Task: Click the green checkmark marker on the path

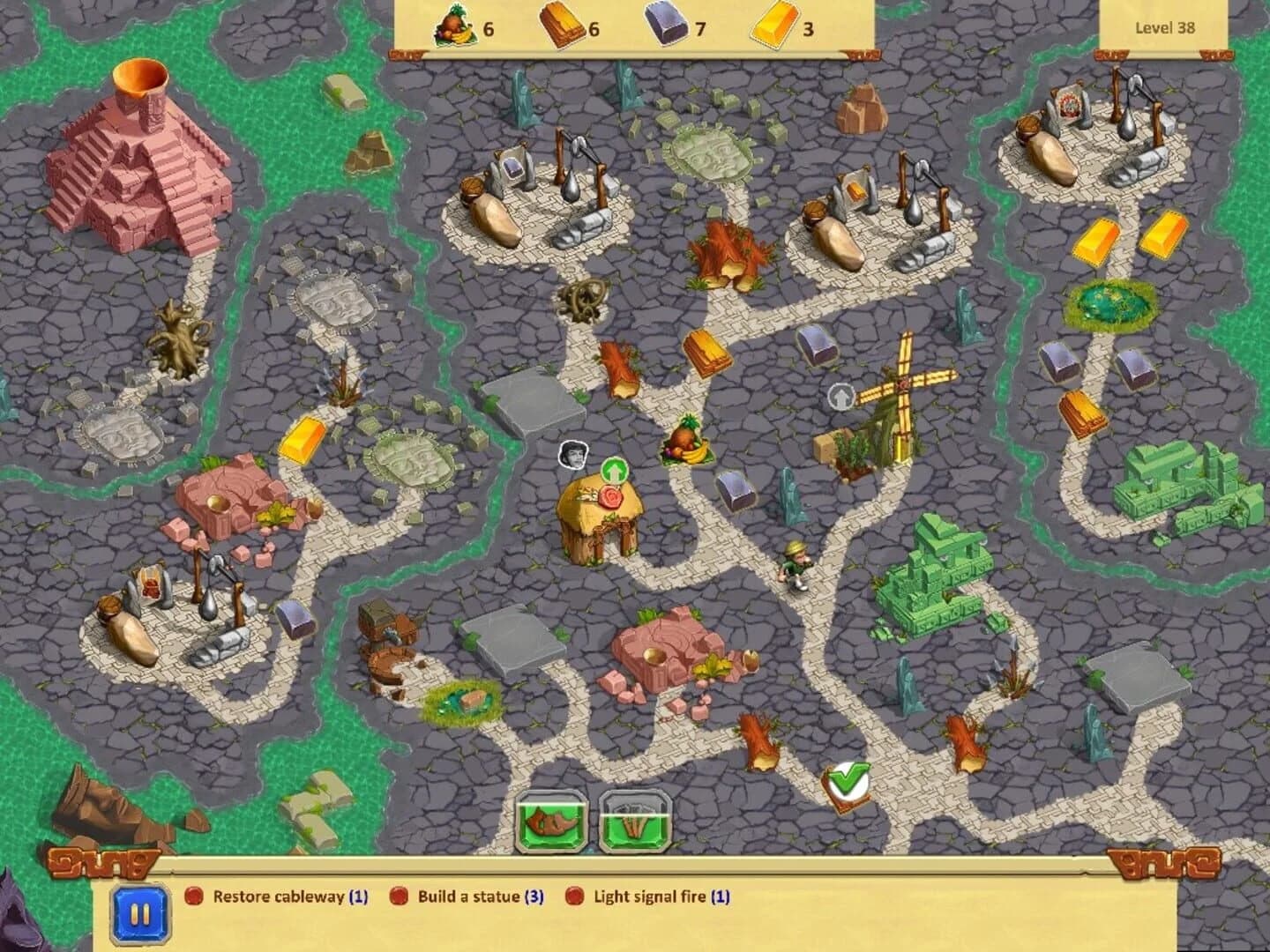Action: tap(848, 783)
